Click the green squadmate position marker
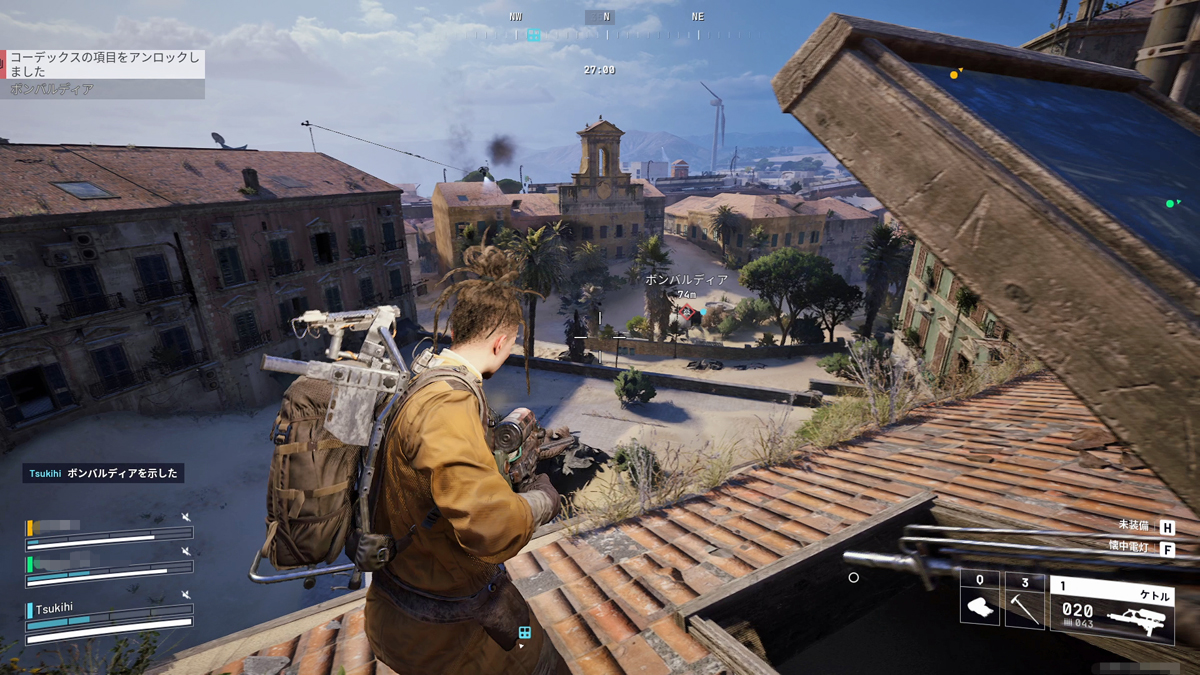 point(1169,204)
